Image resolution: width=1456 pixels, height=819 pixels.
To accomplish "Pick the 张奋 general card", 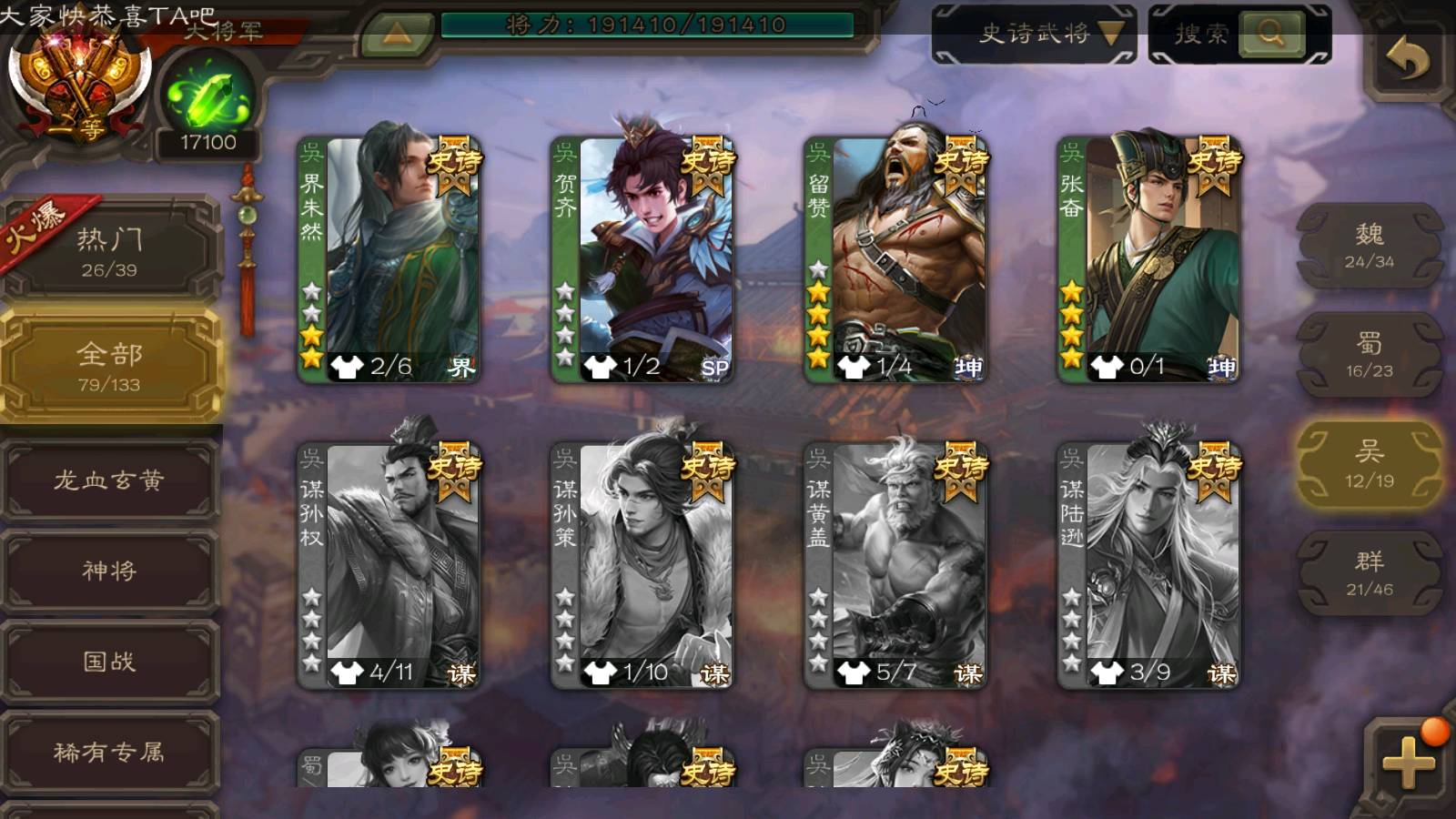I will 1148,259.
